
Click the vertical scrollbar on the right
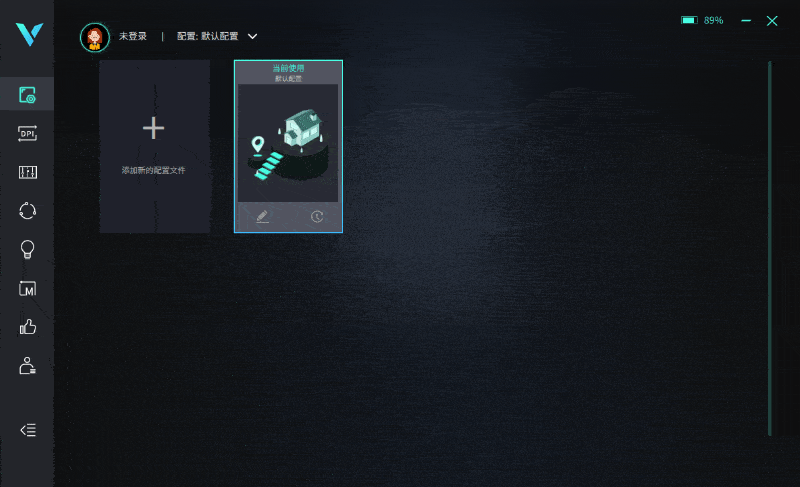(769, 248)
